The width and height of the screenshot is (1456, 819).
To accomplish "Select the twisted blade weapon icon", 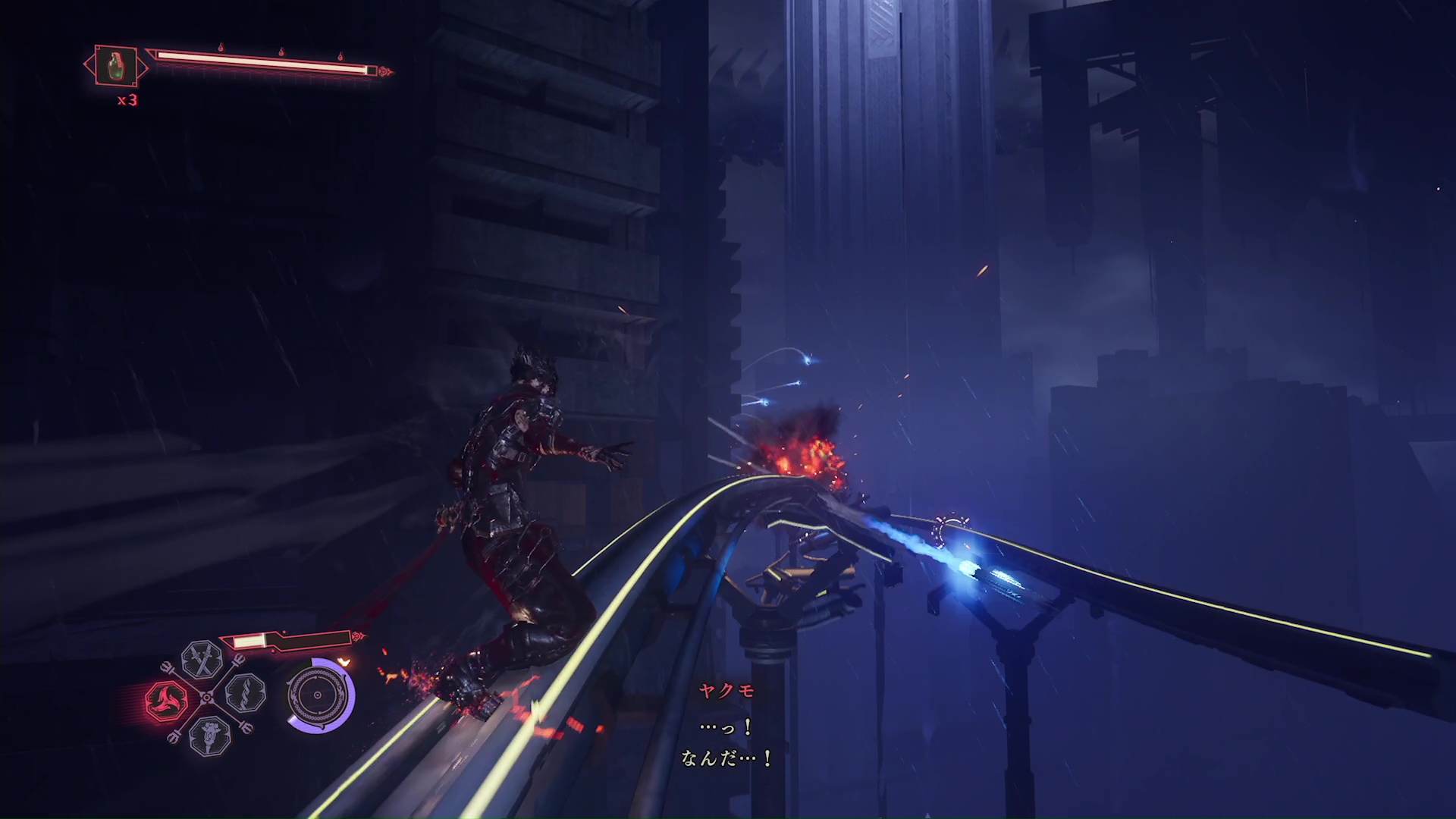I will click(x=245, y=693).
